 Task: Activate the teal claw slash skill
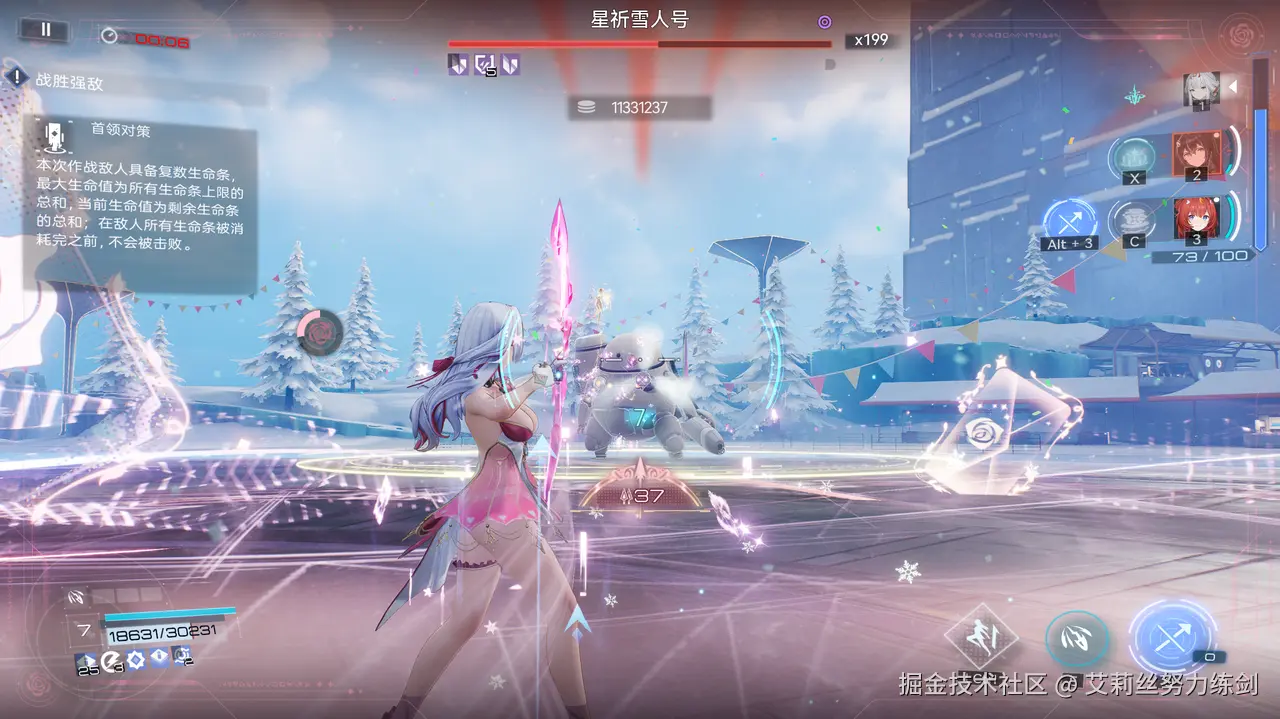coord(1077,640)
